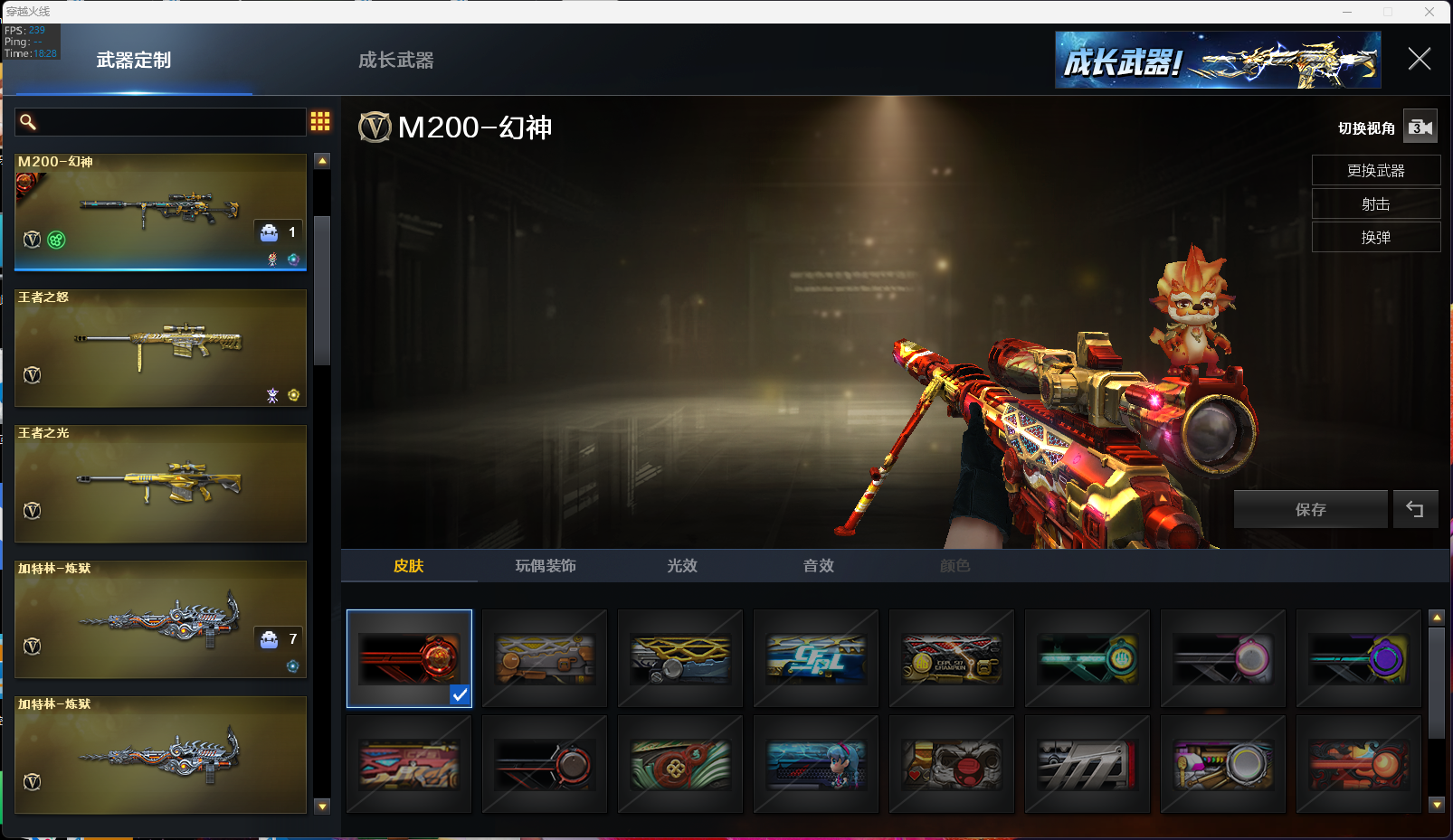Open the 武器定制 tab

(x=134, y=61)
